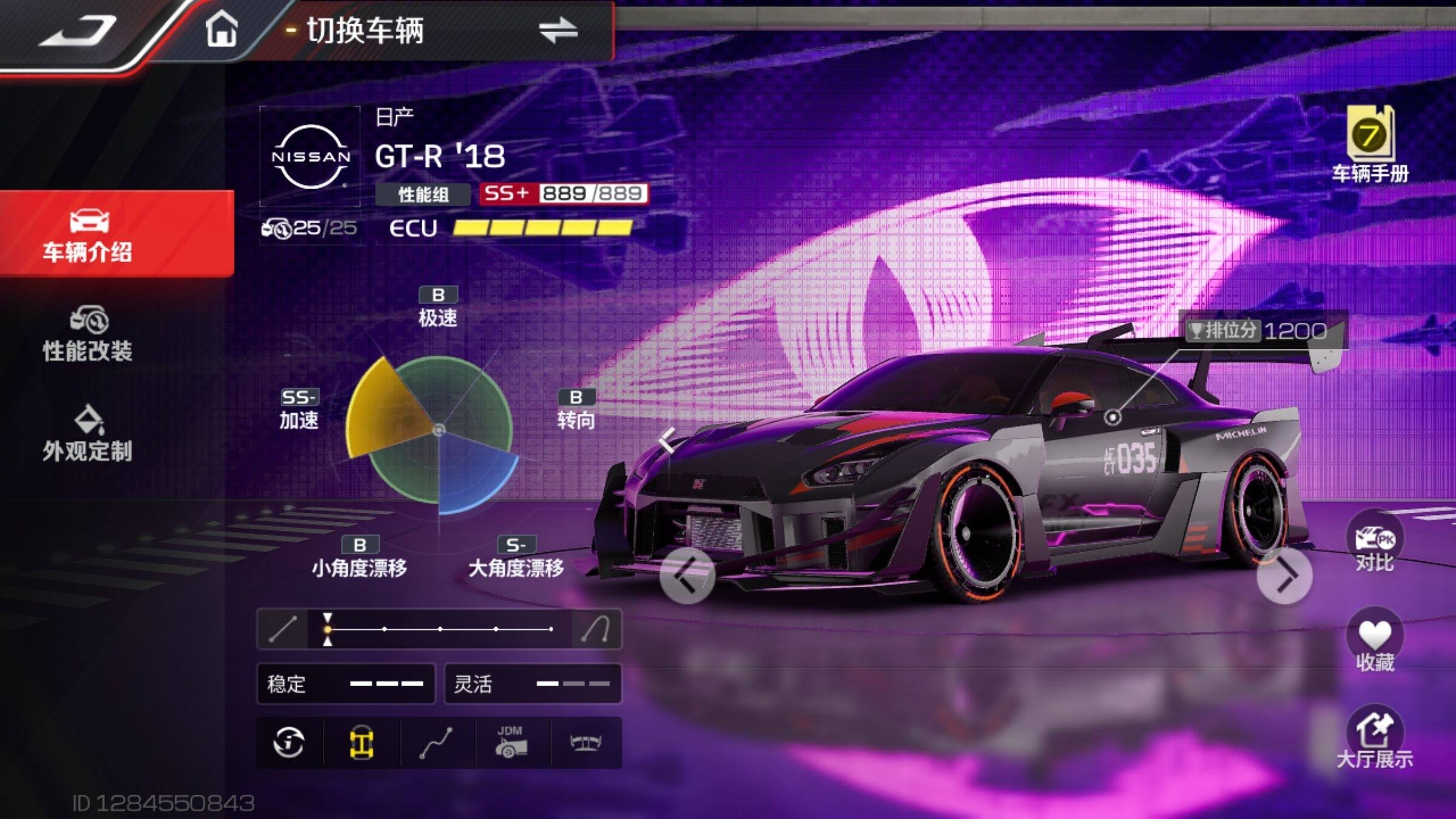Open the 外观定制 customization tab
Viewport: 1456px width, 819px height.
(88, 434)
